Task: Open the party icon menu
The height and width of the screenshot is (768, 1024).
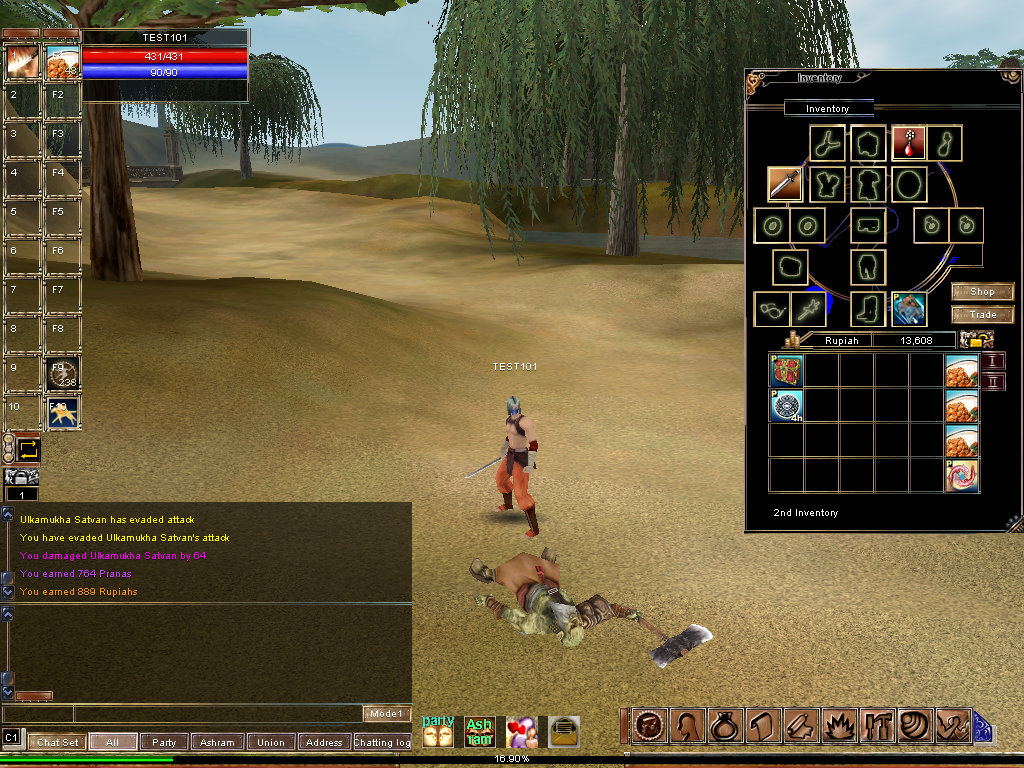Action: click(438, 731)
